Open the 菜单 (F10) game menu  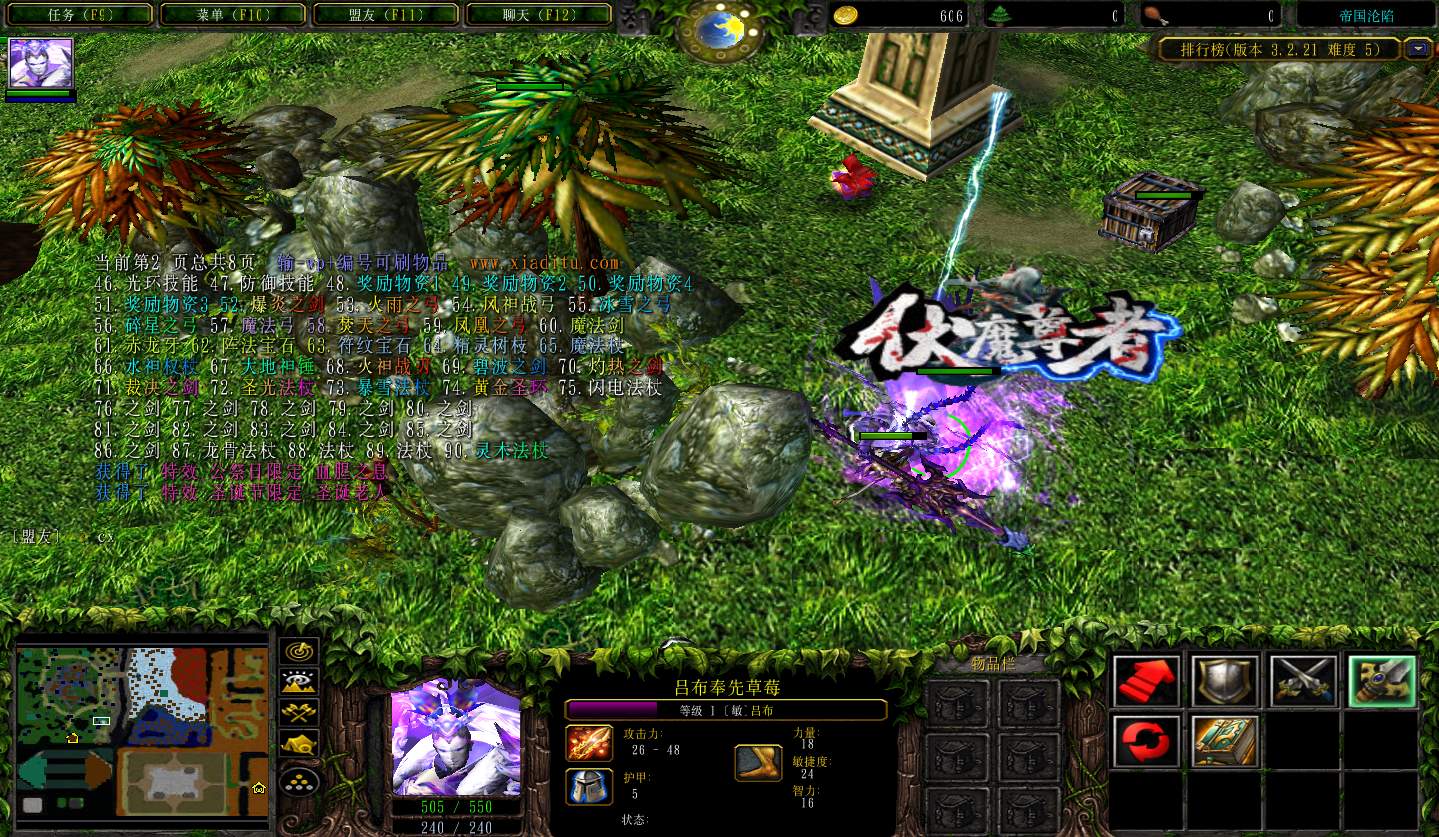233,15
